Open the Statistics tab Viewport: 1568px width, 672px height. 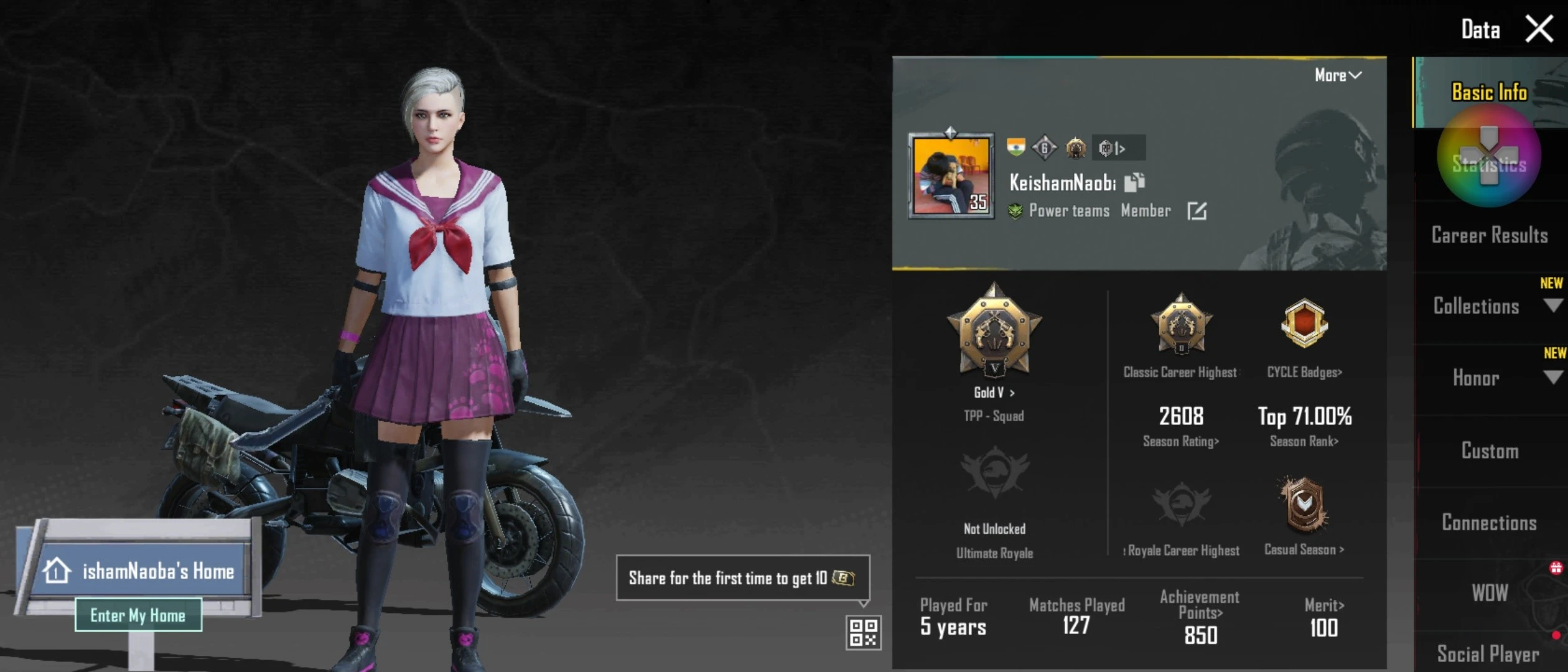(1488, 165)
